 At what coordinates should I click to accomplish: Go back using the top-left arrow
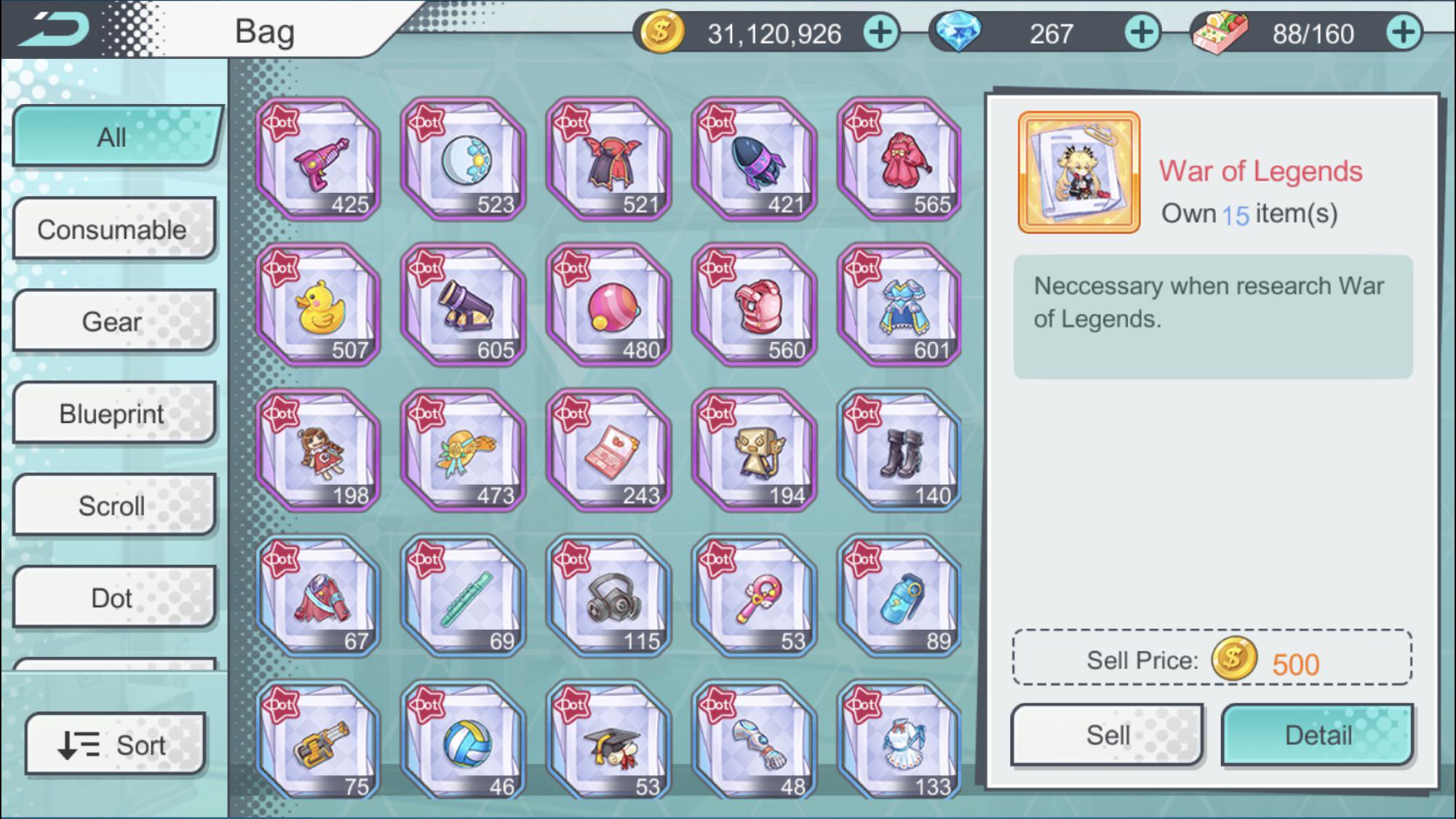pos(57,28)
